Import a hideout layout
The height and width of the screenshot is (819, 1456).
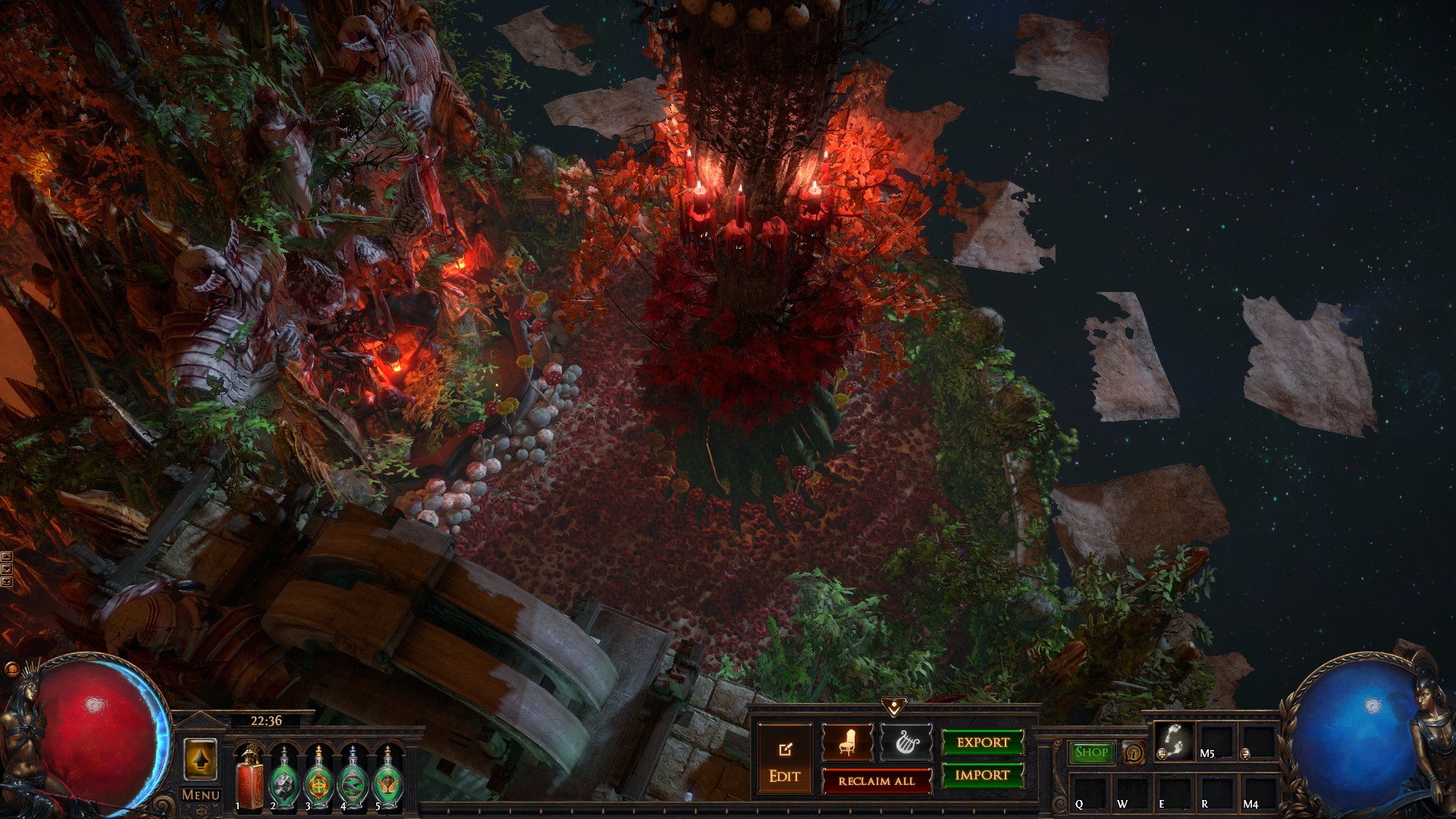[983, 775]
